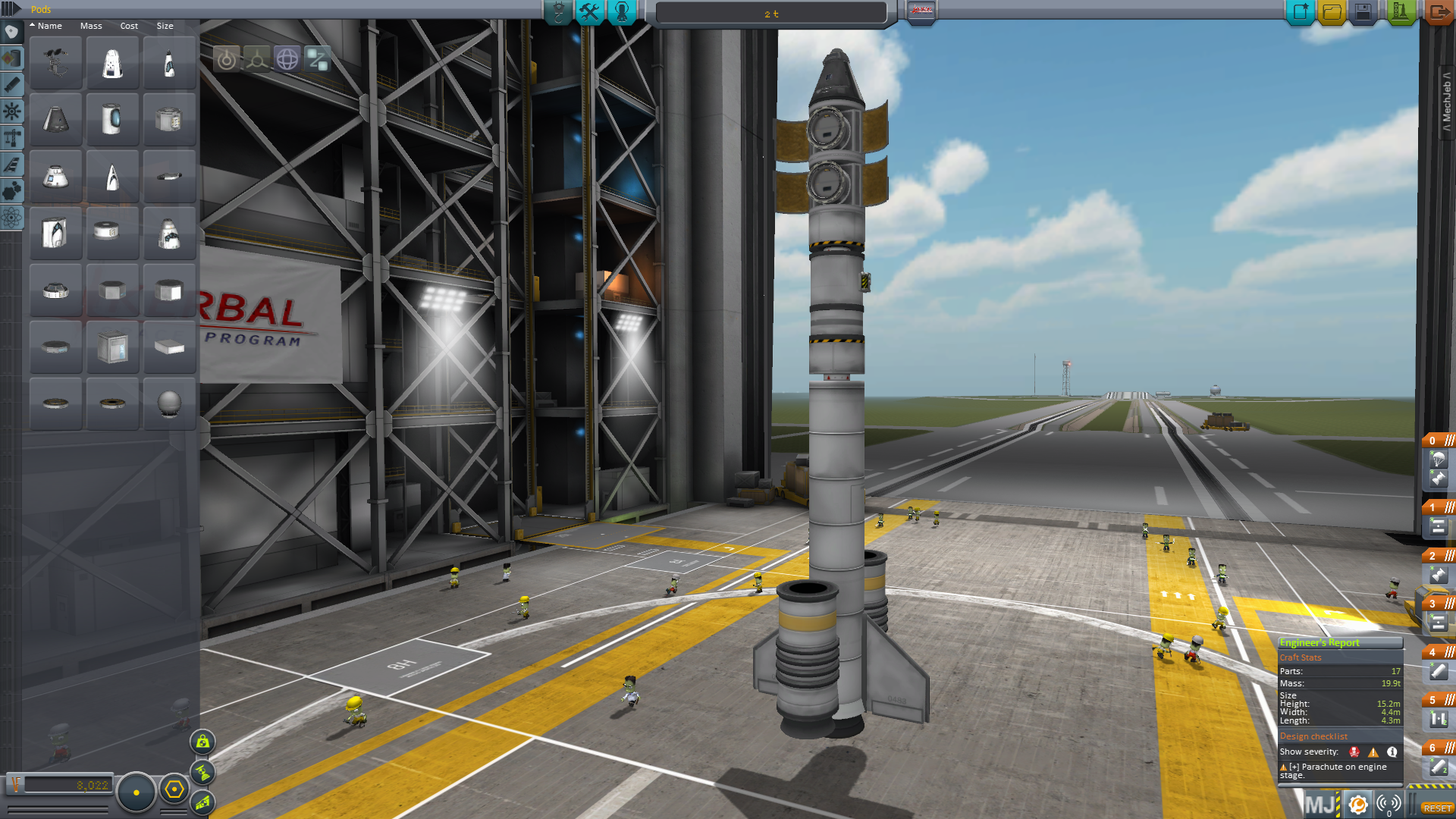Image resolution: width=1456 pixels, height=819 pixels.
Task: Sort parts by Cost
Action: click(129, 26)
